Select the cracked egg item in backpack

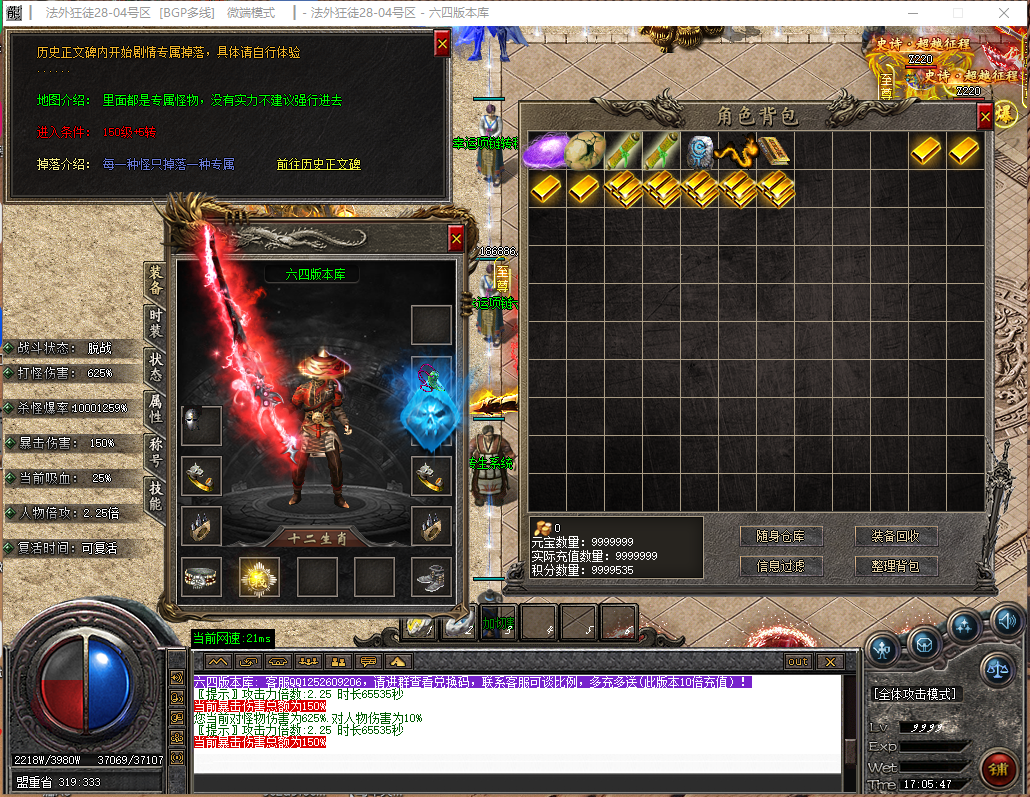[x=584, y=151]
